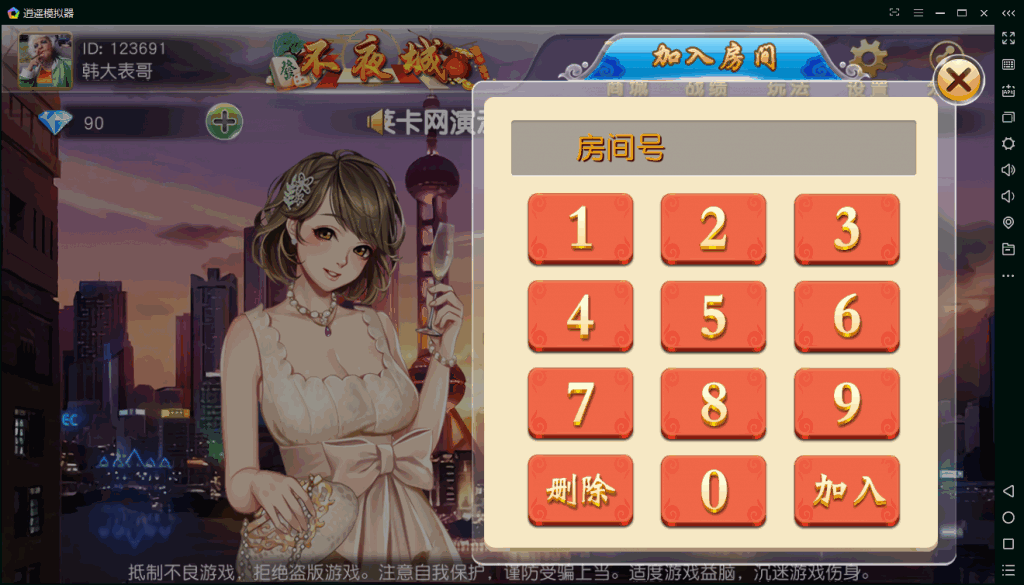Close the 加入房间 dialog
This screenshot has height=585, width=1024.
pyautogui.click(x=958, y=82)
